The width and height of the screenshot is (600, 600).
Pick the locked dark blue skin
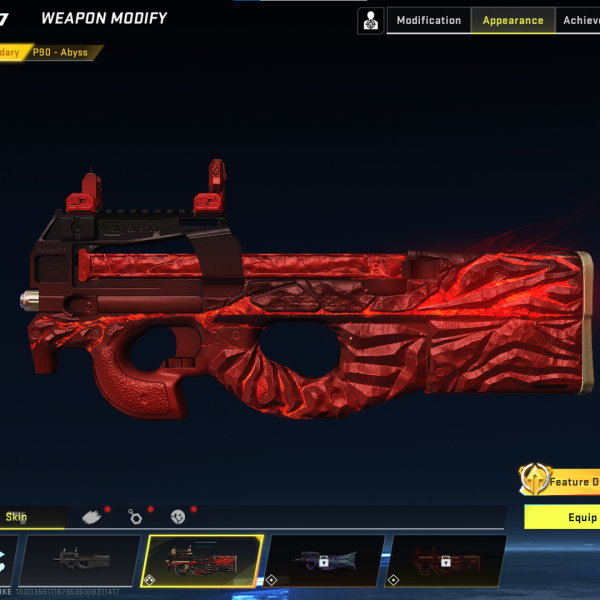325,561
